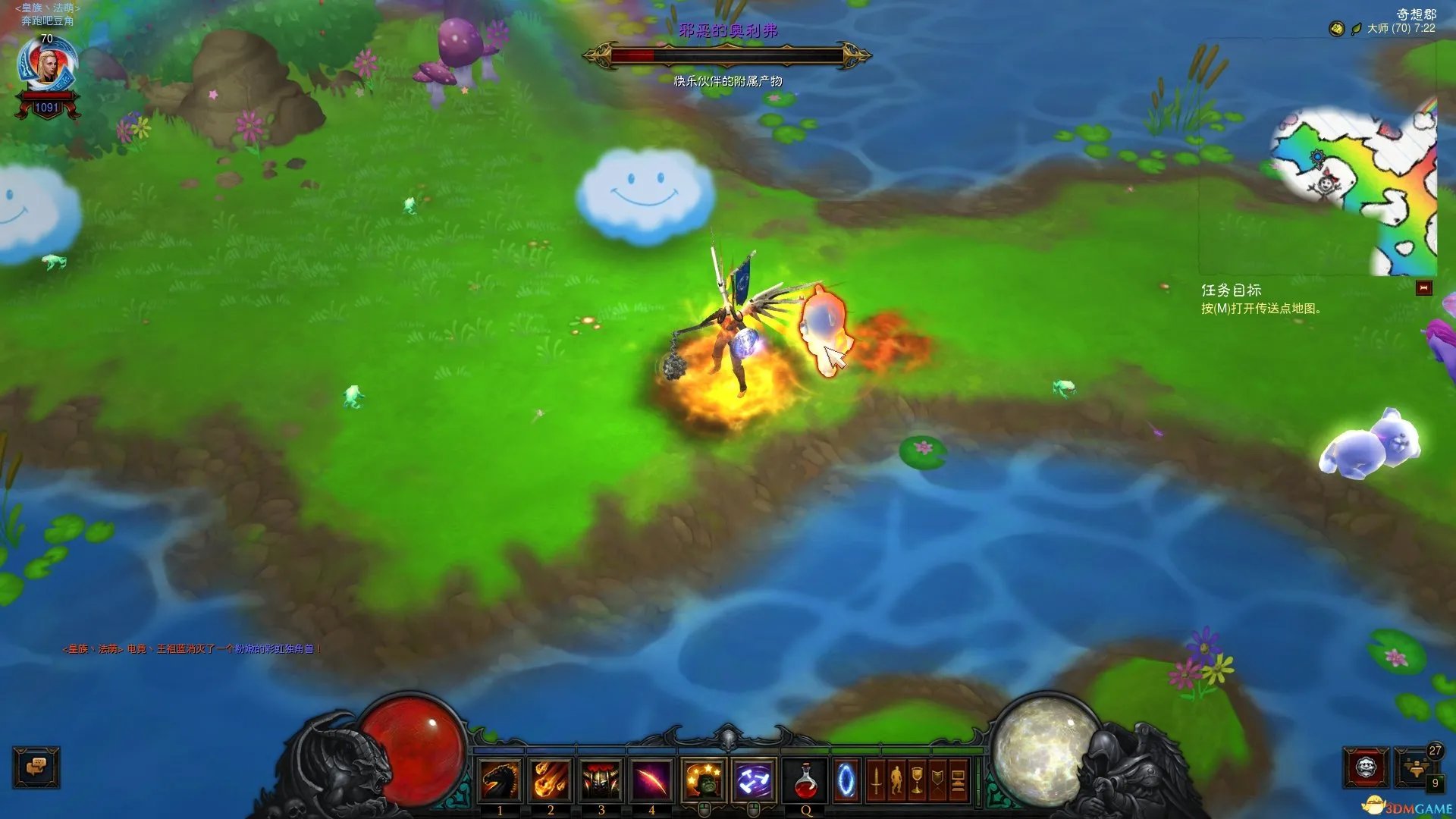Cast the falling meteors skill
The height and width of the screenshot is (819, 1456).
click(x=551, y=780)
